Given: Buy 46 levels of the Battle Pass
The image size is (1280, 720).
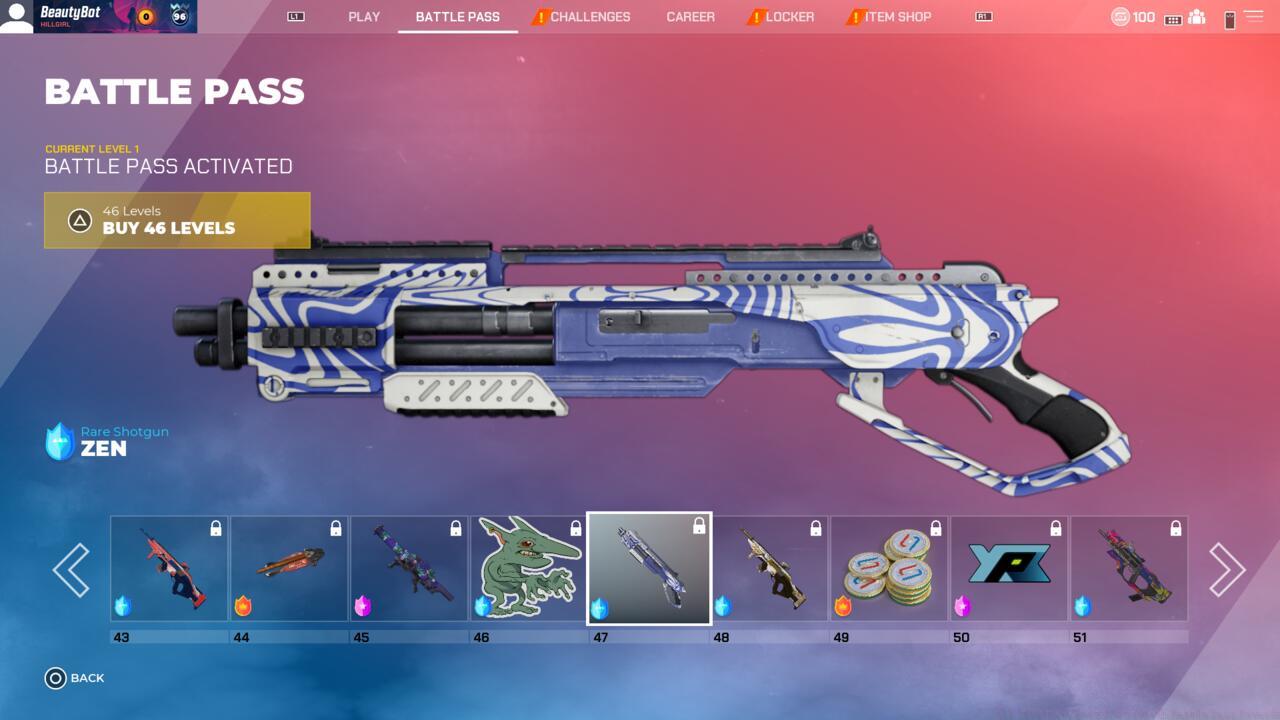Looking at the screenshot, I should [x=177, y=220].
